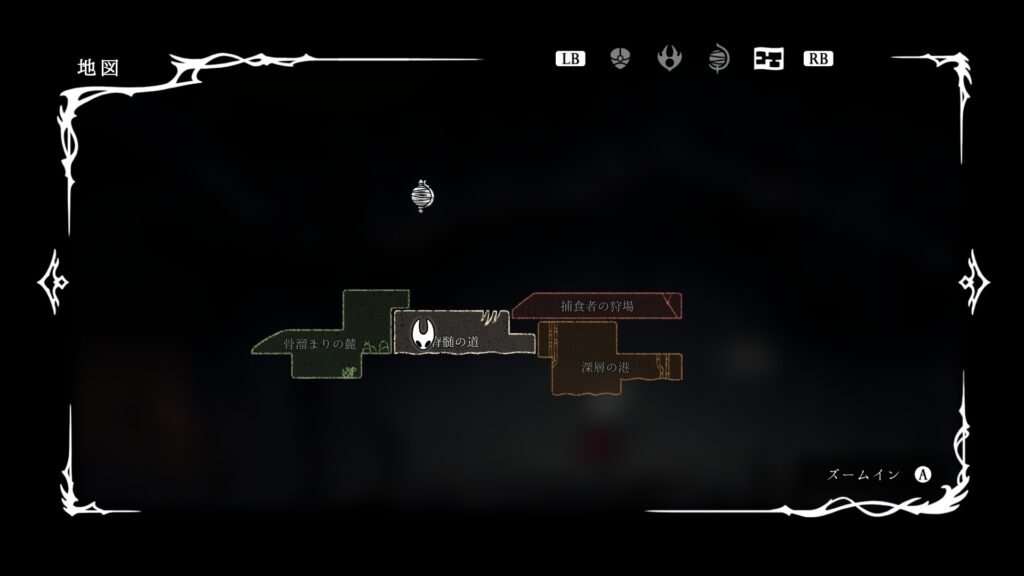
Task: Click the ornate left-edge pane arrow
Action: pos(52,282)
